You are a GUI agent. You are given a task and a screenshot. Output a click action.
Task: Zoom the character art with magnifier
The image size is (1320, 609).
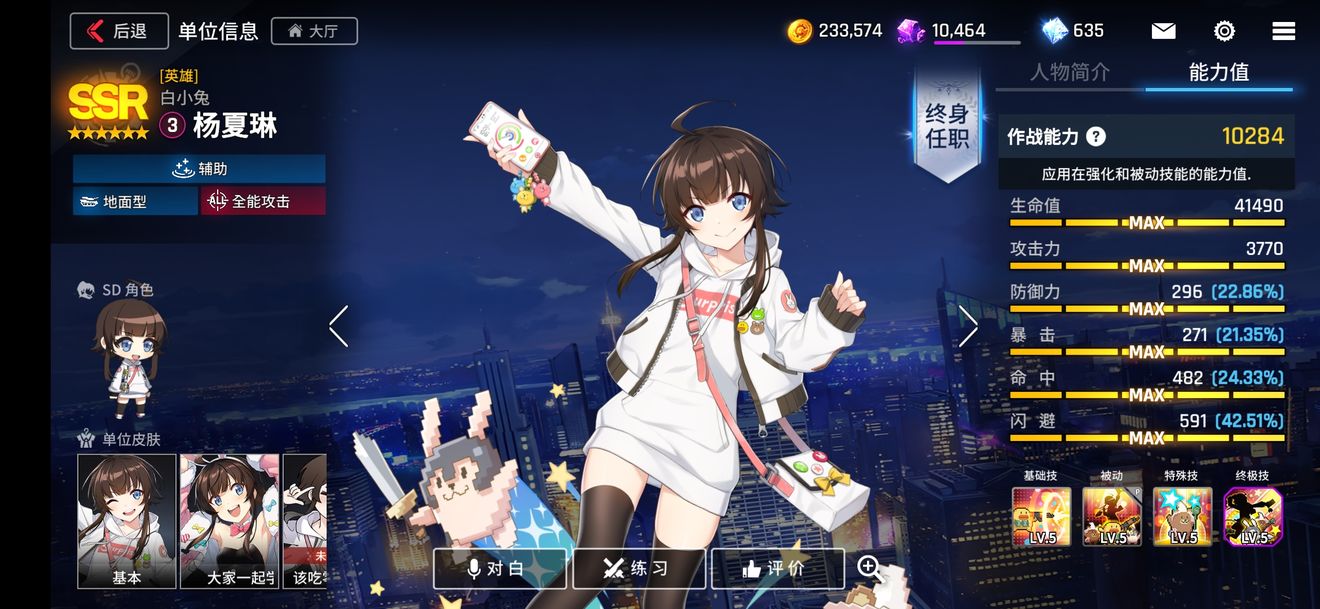(870, 568)
